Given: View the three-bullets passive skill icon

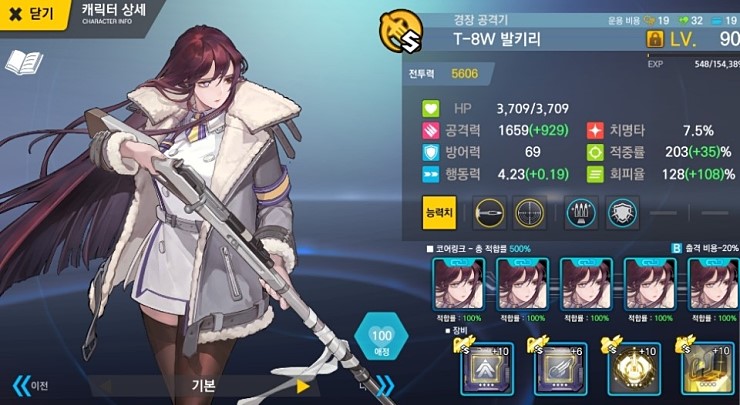Looking at the screenshot, I should point(581,212).
